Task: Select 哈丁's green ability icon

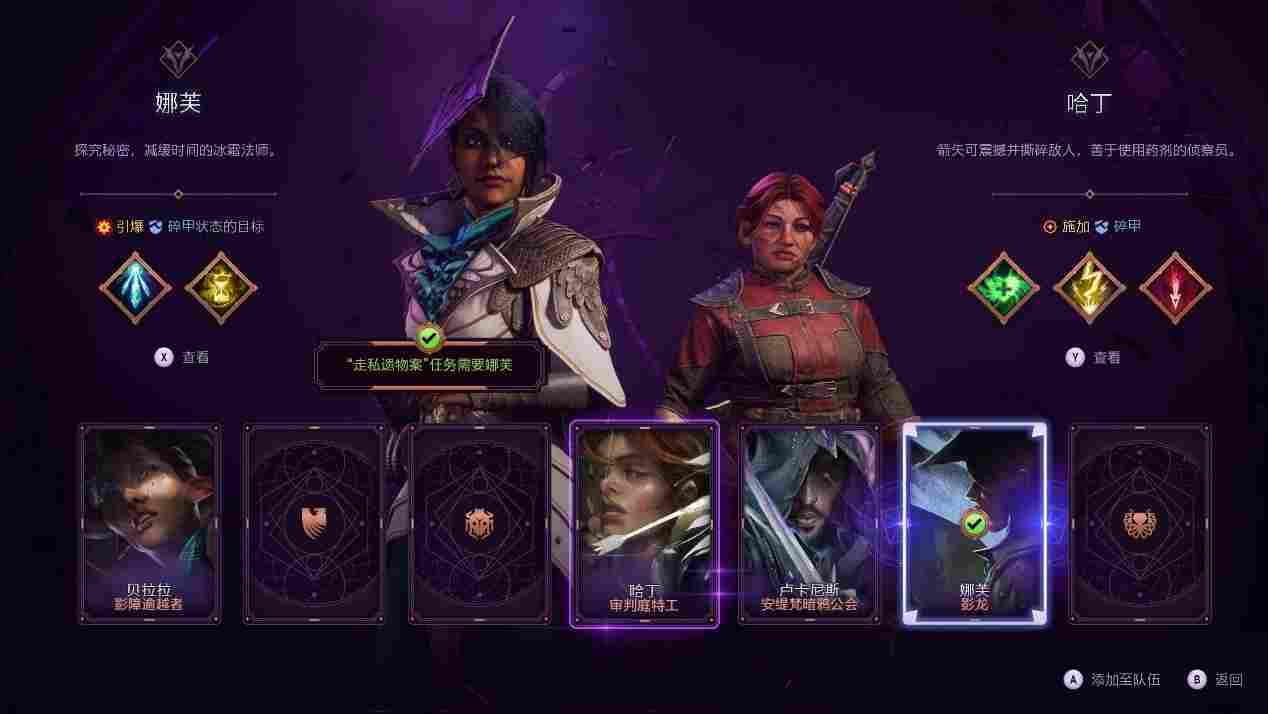Action: 1003,288
